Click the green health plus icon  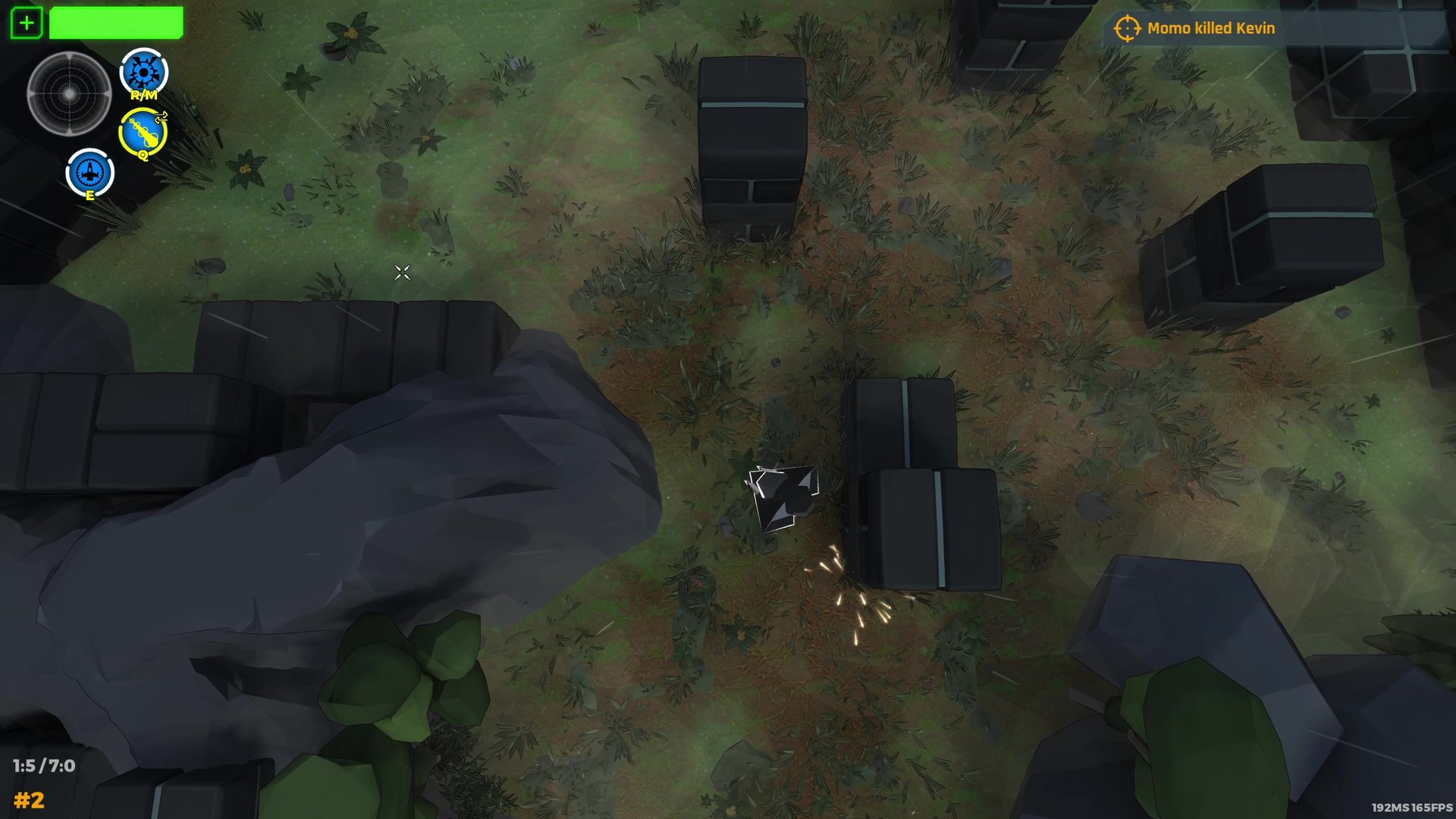(27, 22)
